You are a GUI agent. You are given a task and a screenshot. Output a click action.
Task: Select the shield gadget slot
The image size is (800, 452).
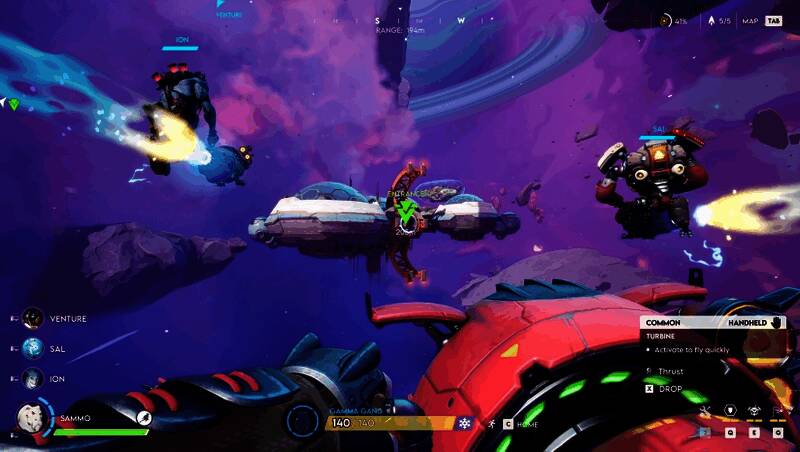[729, 410]
